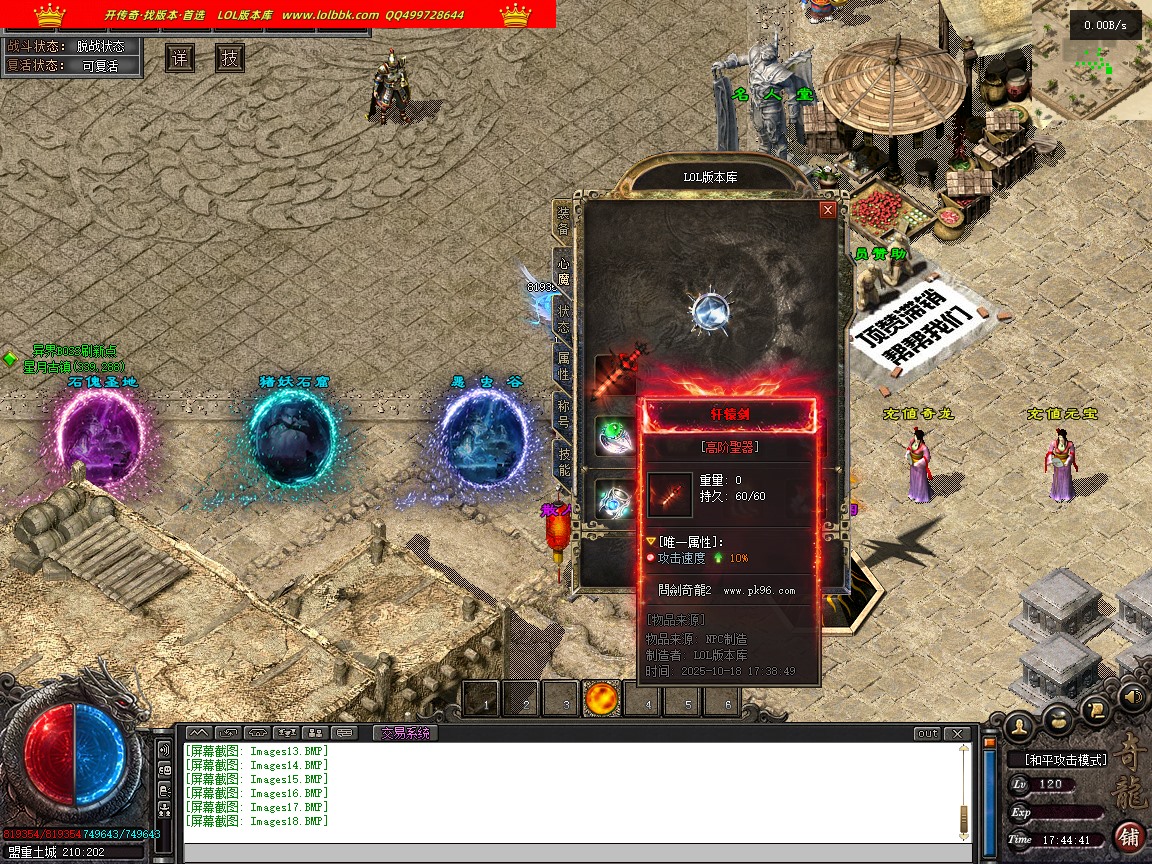Click the chat window 'out' button
Image resolution: width=1152 pixels, height=864 pixels.
(927, 734)
